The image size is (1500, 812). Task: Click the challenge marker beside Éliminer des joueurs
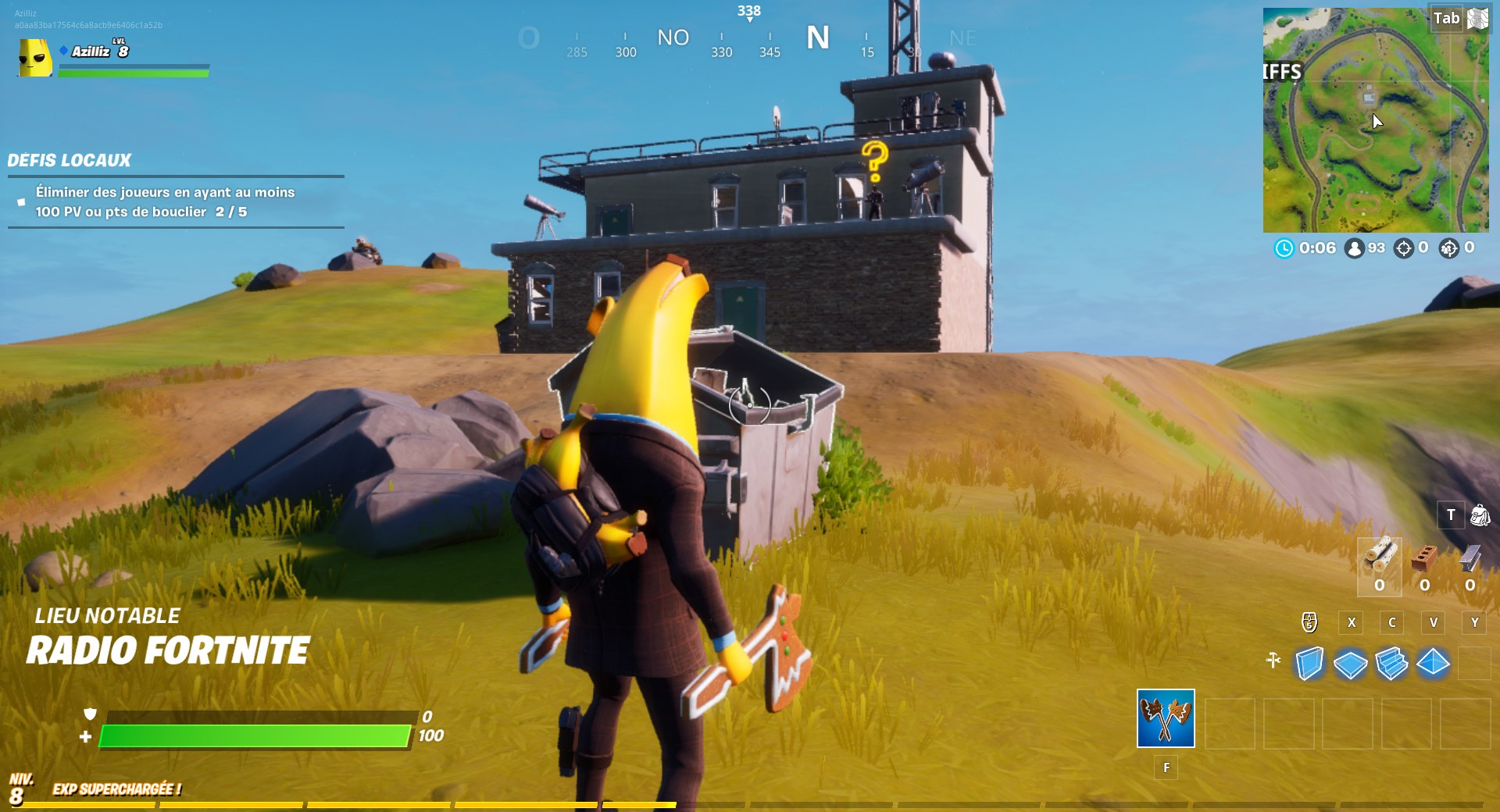pos(20,201)
